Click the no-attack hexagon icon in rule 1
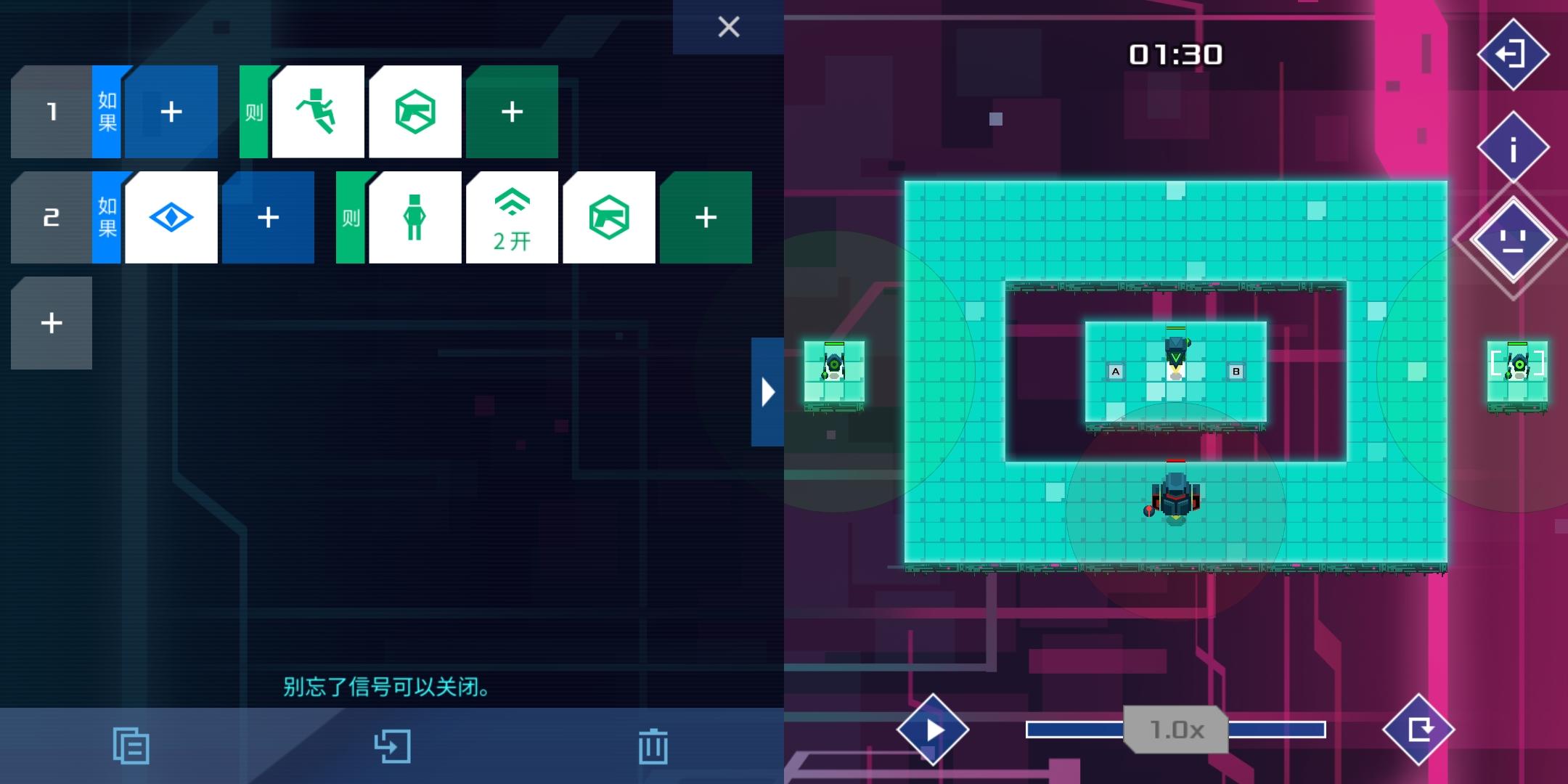Screen dimensions: 1568x784 pyautogui.click(x=415, y=113)
